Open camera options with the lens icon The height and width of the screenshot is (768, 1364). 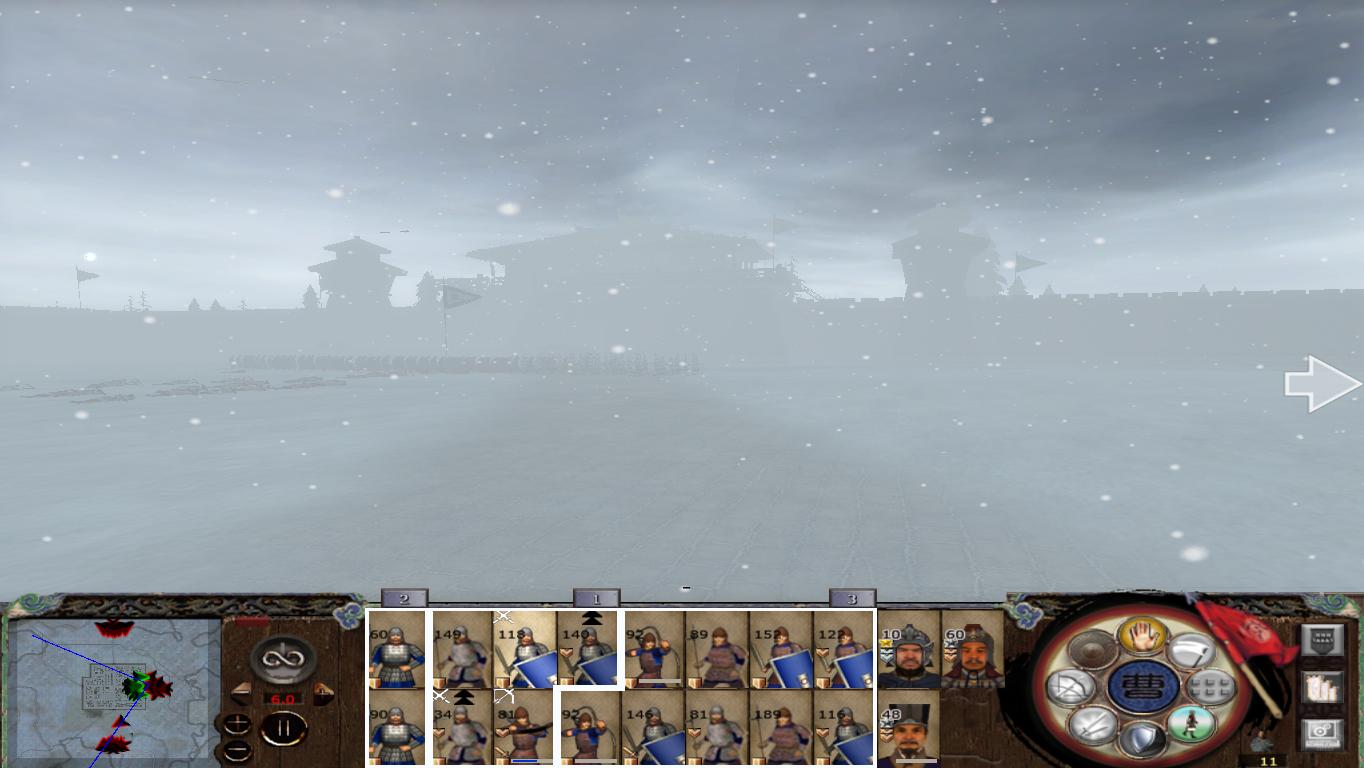[1321, 730]
